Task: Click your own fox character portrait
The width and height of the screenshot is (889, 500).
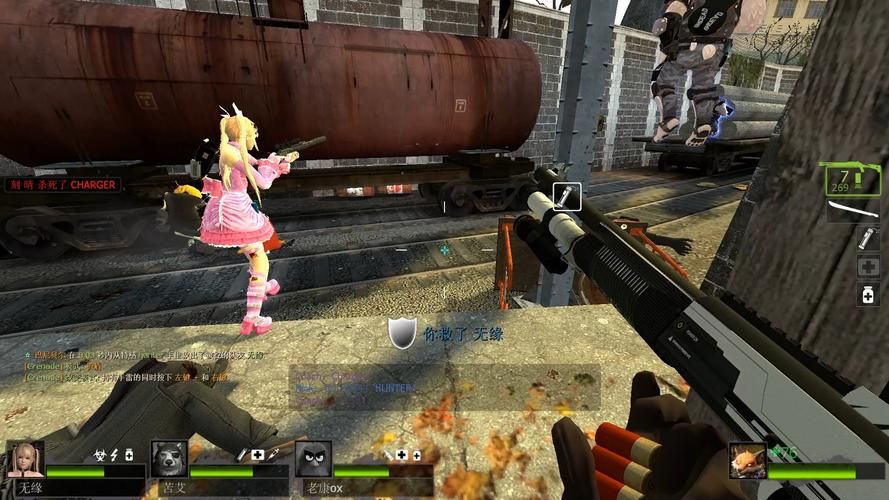Action: [x=746, y=460]
